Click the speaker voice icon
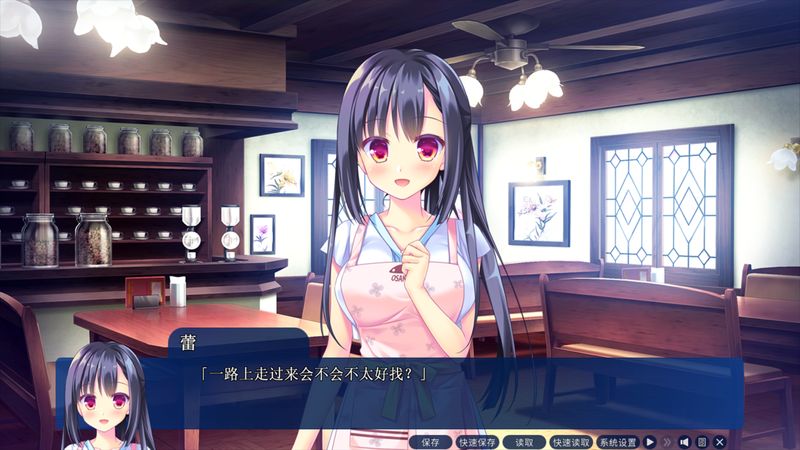The height and width of the screenshot is (450, 800). coord(685,442)
